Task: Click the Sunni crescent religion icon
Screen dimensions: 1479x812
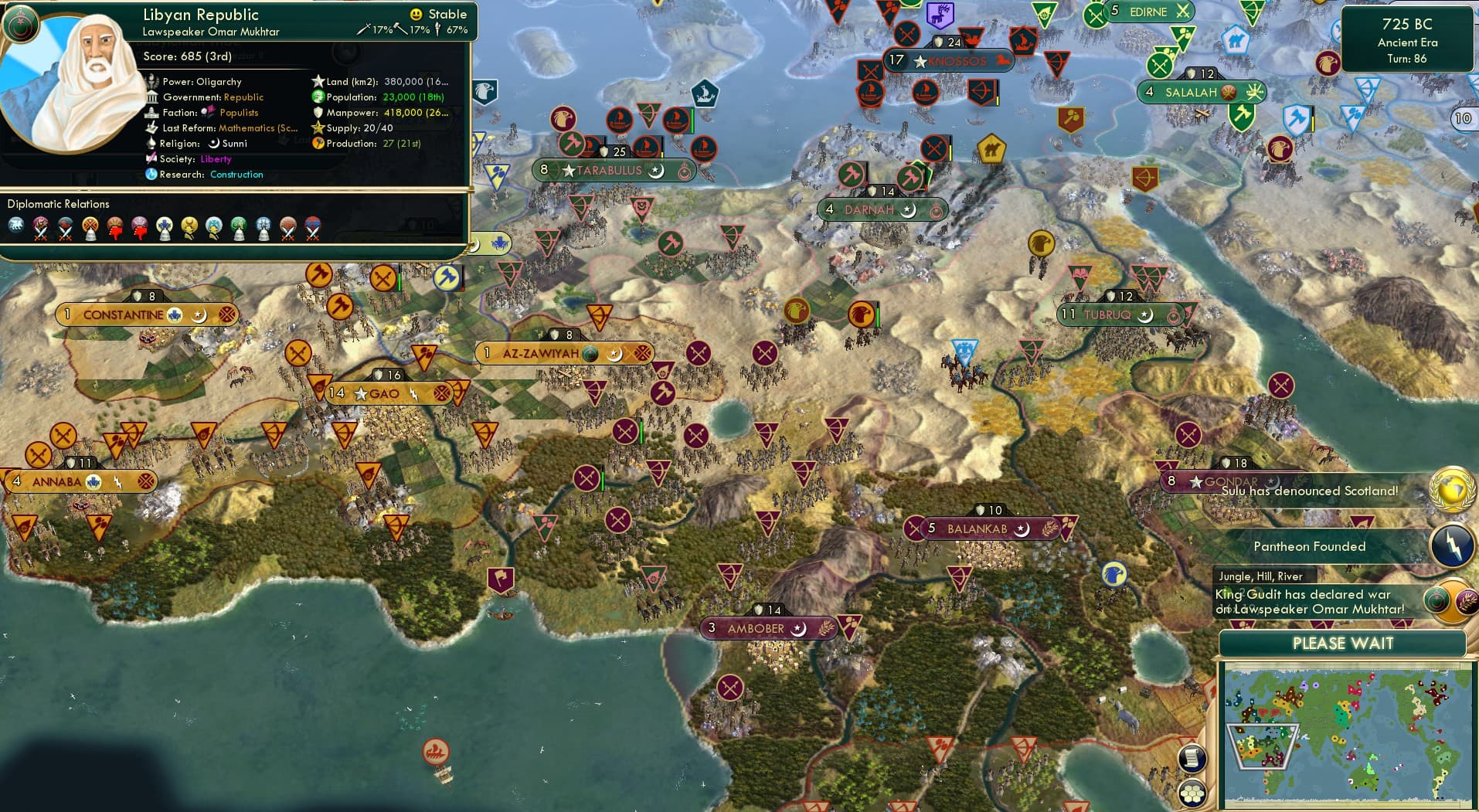Action: coord(214,144)
